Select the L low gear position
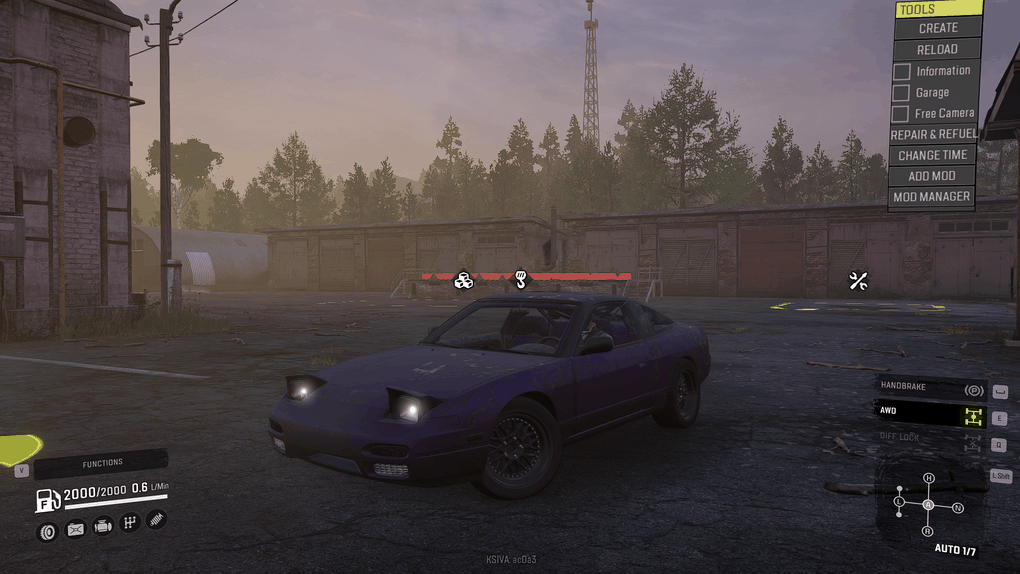This screenshot has height=574, width=1020. pyautogui.click(x=899, y=500)
